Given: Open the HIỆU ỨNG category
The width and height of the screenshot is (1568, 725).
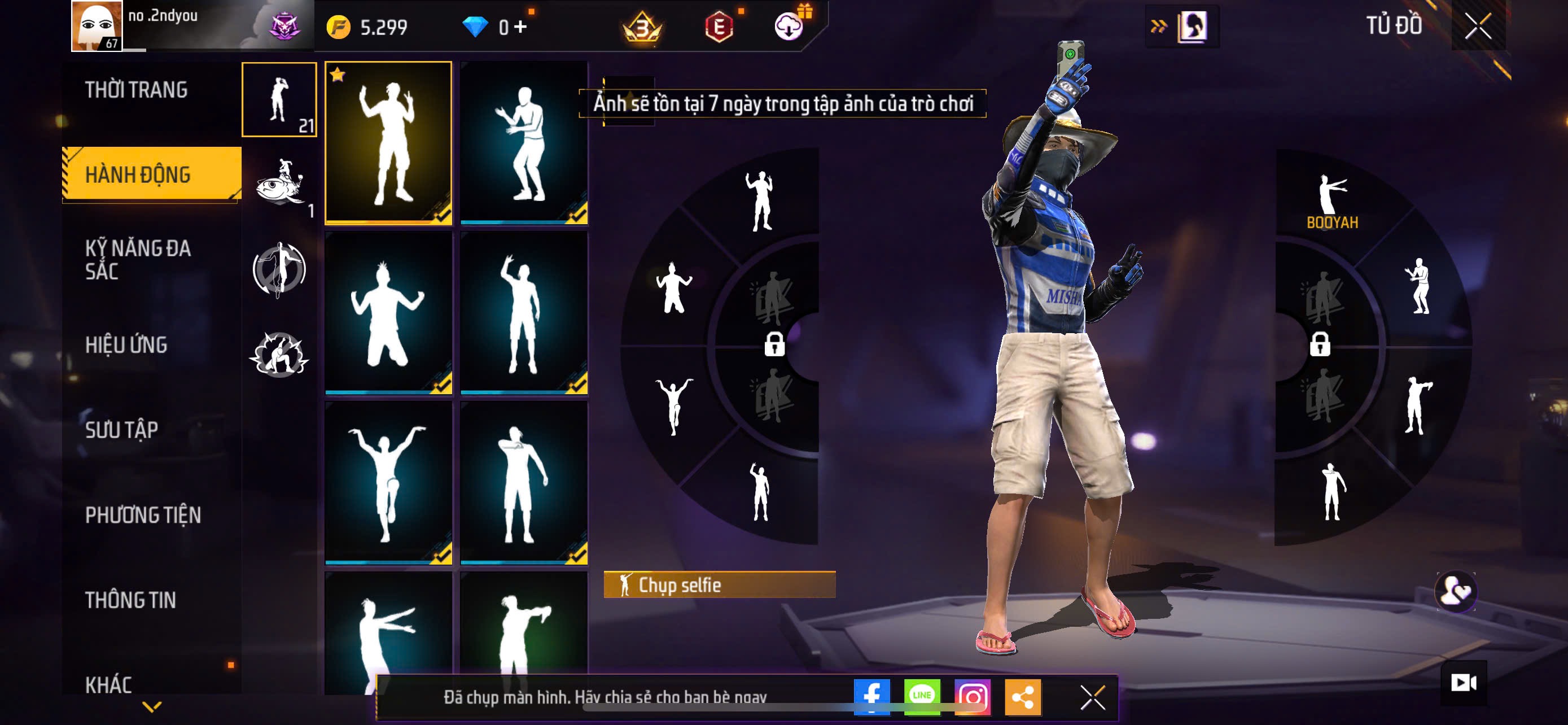Looking at the screenshot, I should tap(126, 345).
